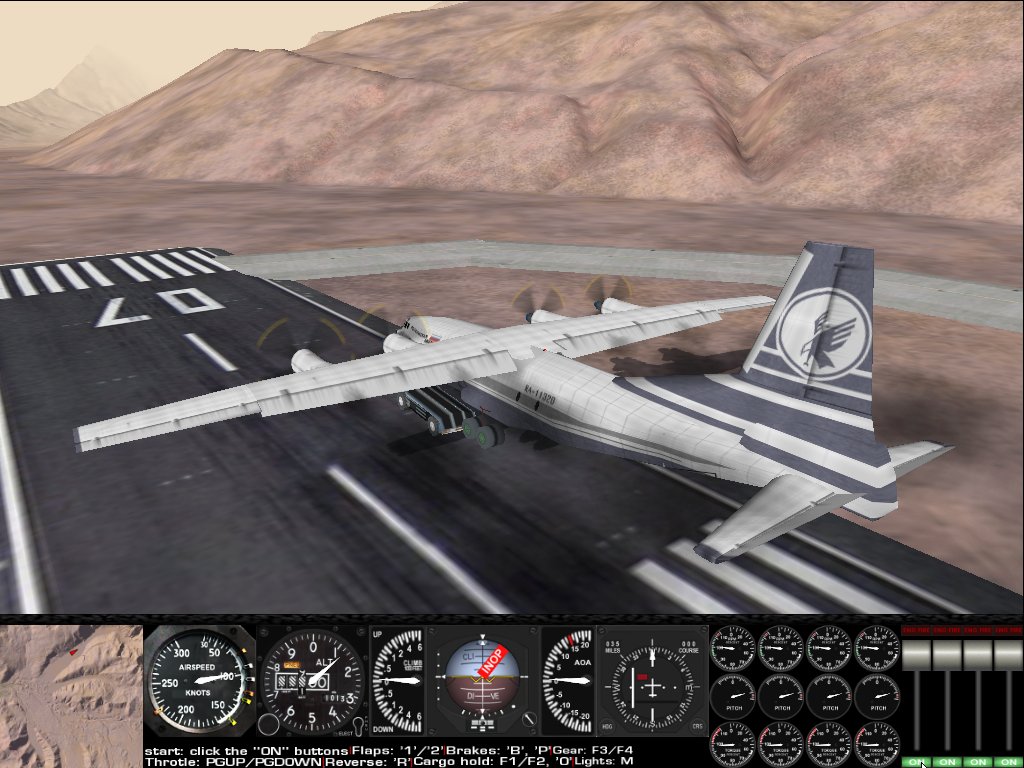This screenshot has width=1024, height=768.
Task: Start engine 4 using its ON button
Action: (1007, 762)
